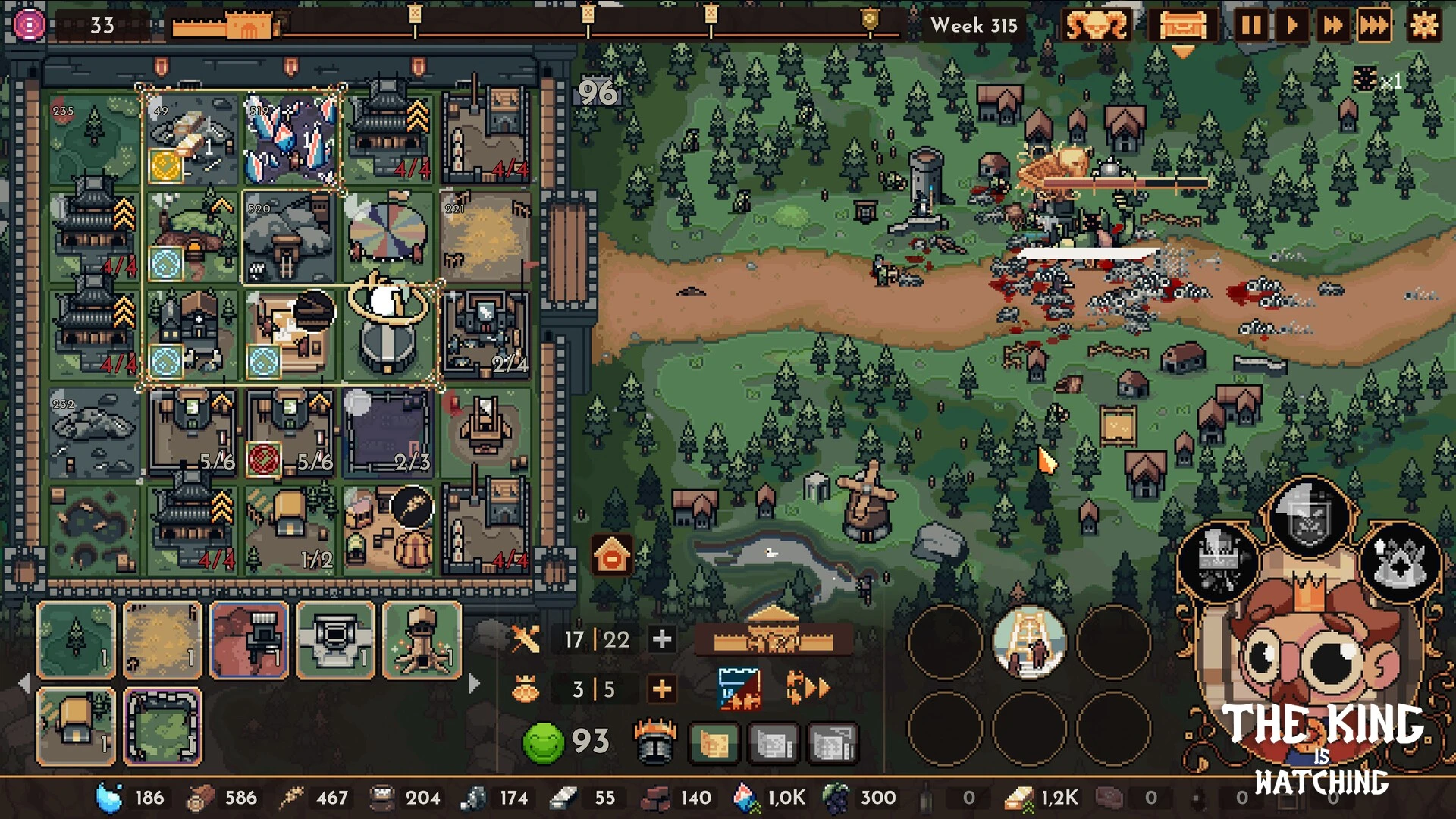Pick the wheat field tile card
Screen dimensions: 1456x819
click(x=162, y=640)
